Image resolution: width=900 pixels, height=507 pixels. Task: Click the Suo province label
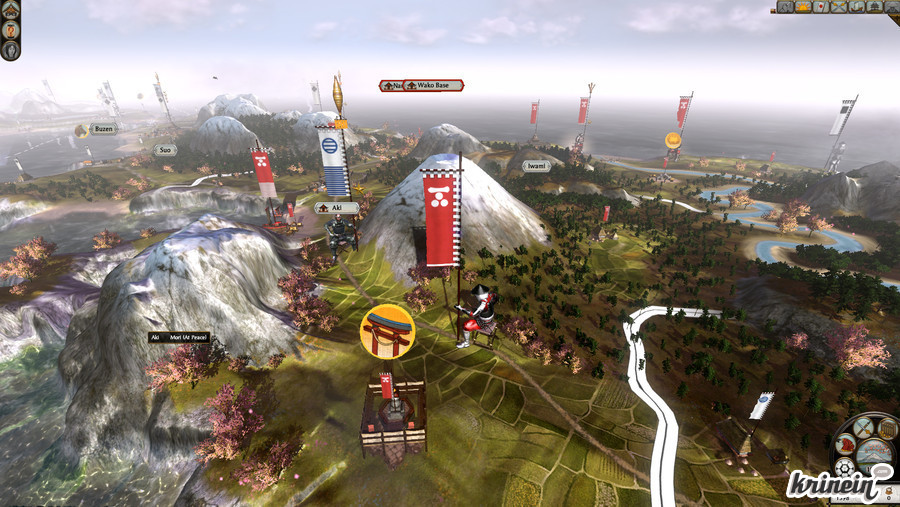pos(165,150)
